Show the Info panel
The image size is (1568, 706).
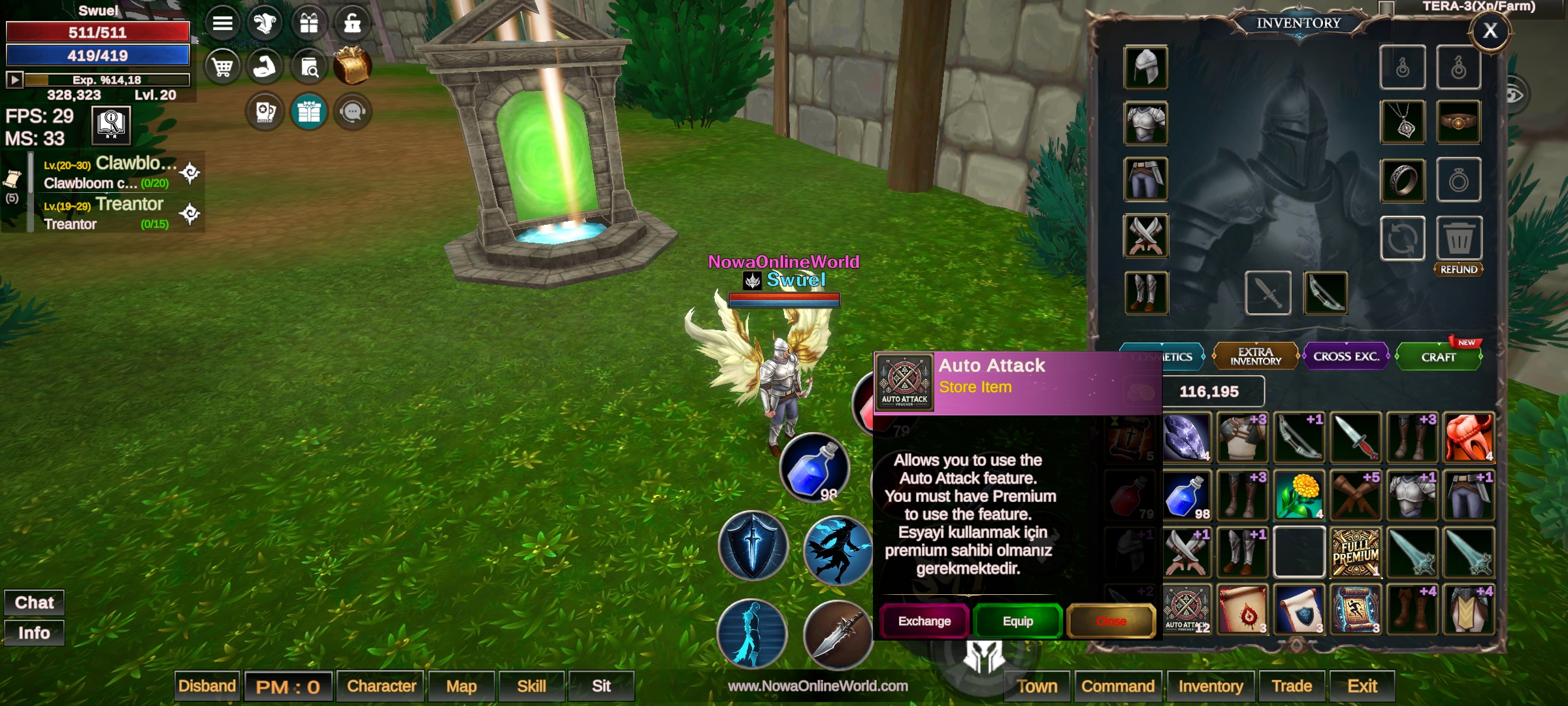(x=34, y=633)
